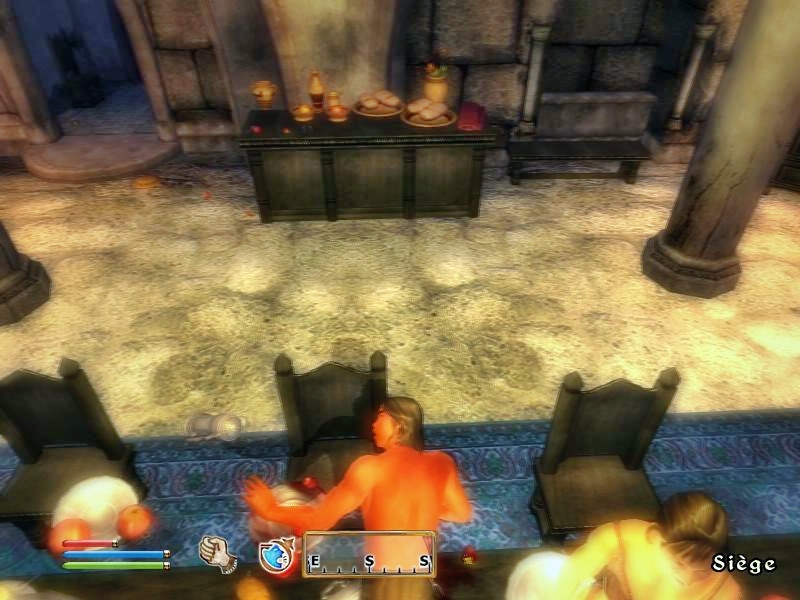
Task: Click the compass bar
Action: point(369,555)
